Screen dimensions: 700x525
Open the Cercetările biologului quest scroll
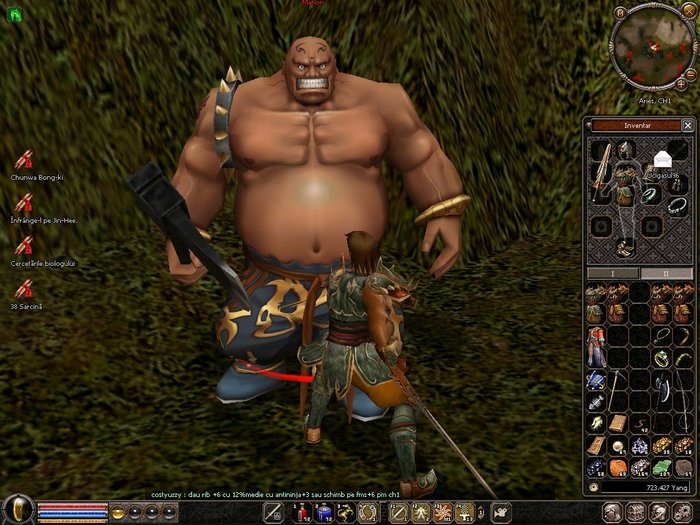24,245
